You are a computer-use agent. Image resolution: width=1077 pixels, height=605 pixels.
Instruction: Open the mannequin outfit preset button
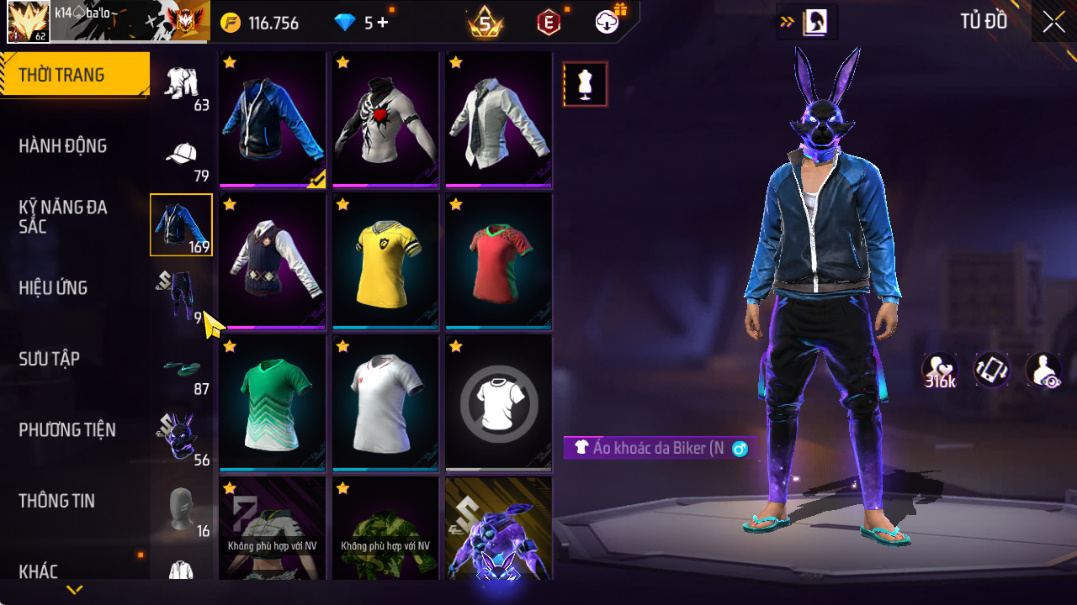[x=585, y=84]
